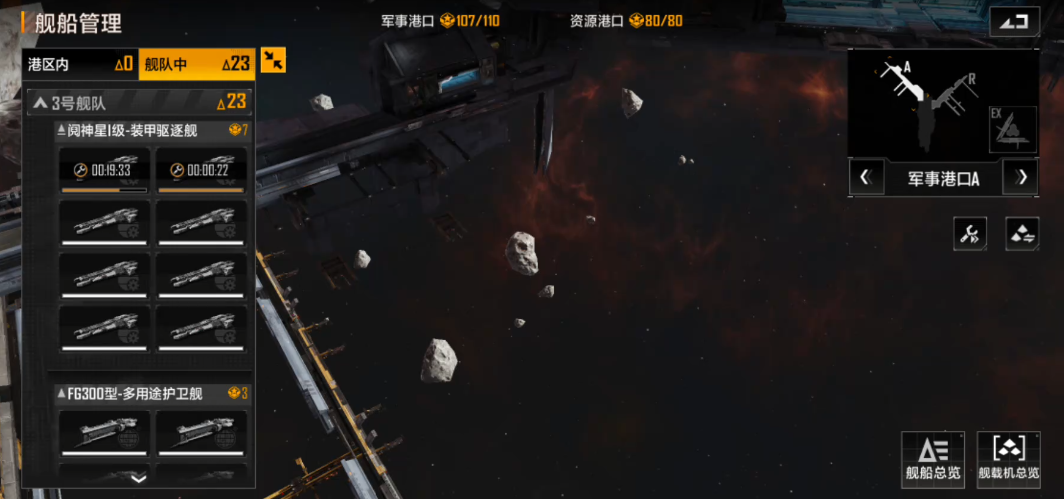Switch to the next port with right arrow
The width and height of the screenshot is (1064, 499).
coord(1021,178)
